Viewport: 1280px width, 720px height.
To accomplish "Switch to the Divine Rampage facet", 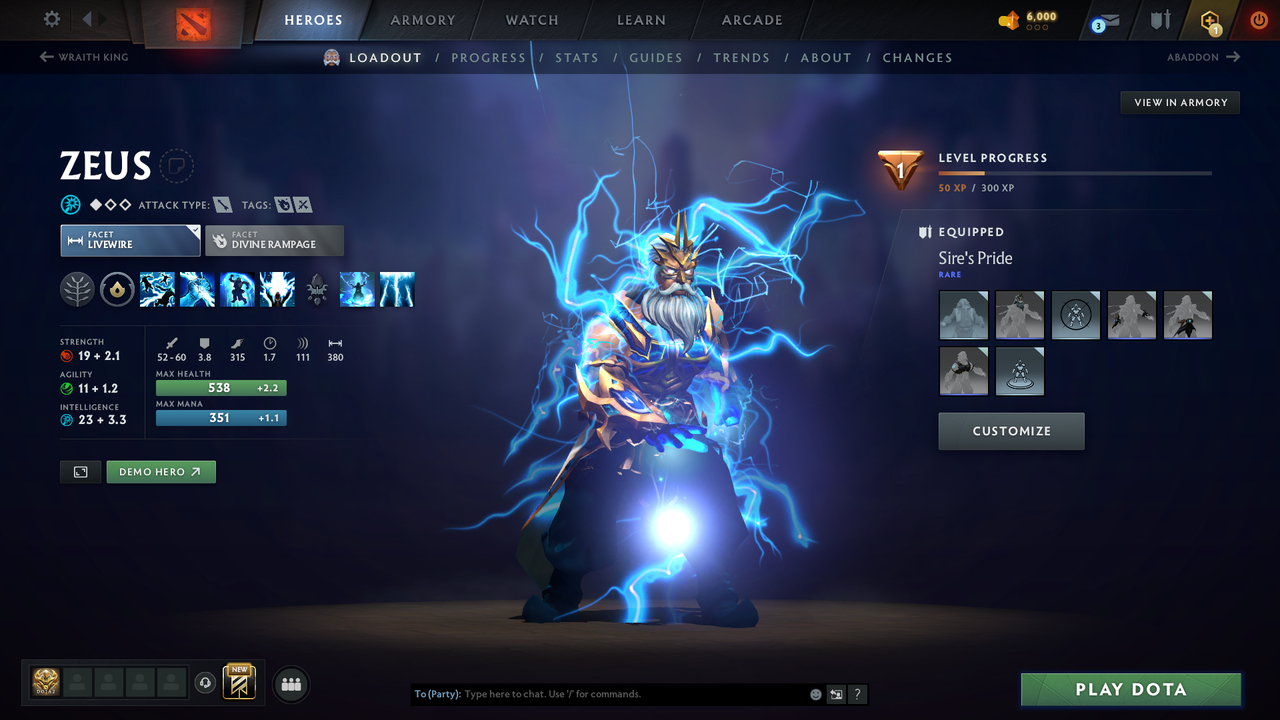I will tap(274, 240).
